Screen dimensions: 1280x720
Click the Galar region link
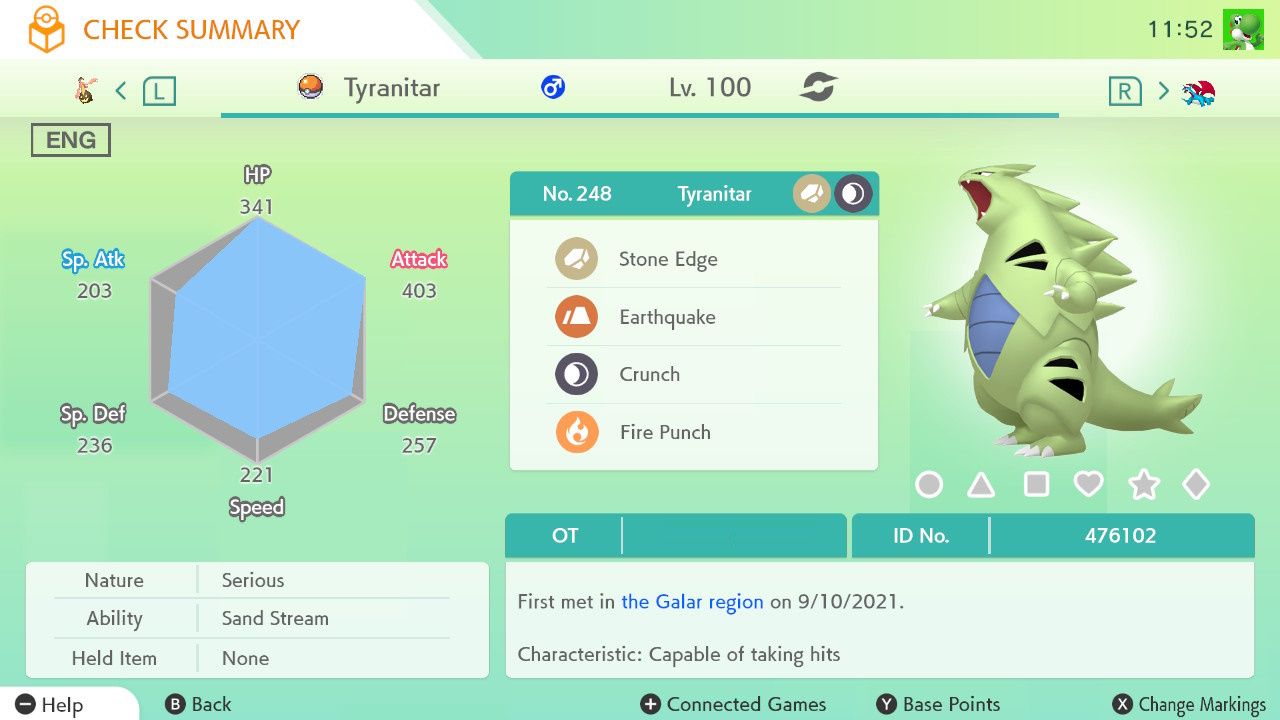point(692,602)
